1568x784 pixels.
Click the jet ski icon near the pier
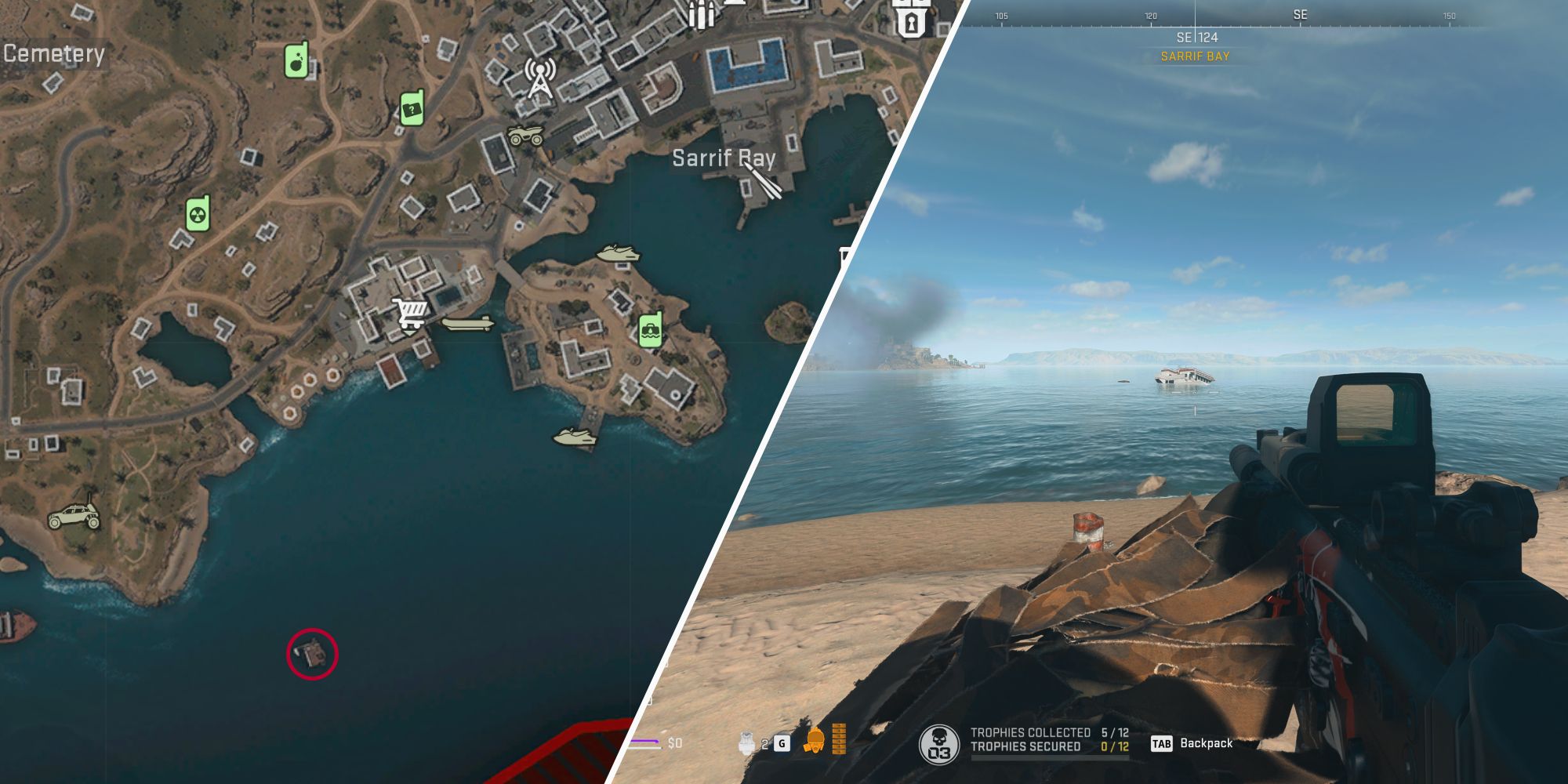[x=575, y=437]
